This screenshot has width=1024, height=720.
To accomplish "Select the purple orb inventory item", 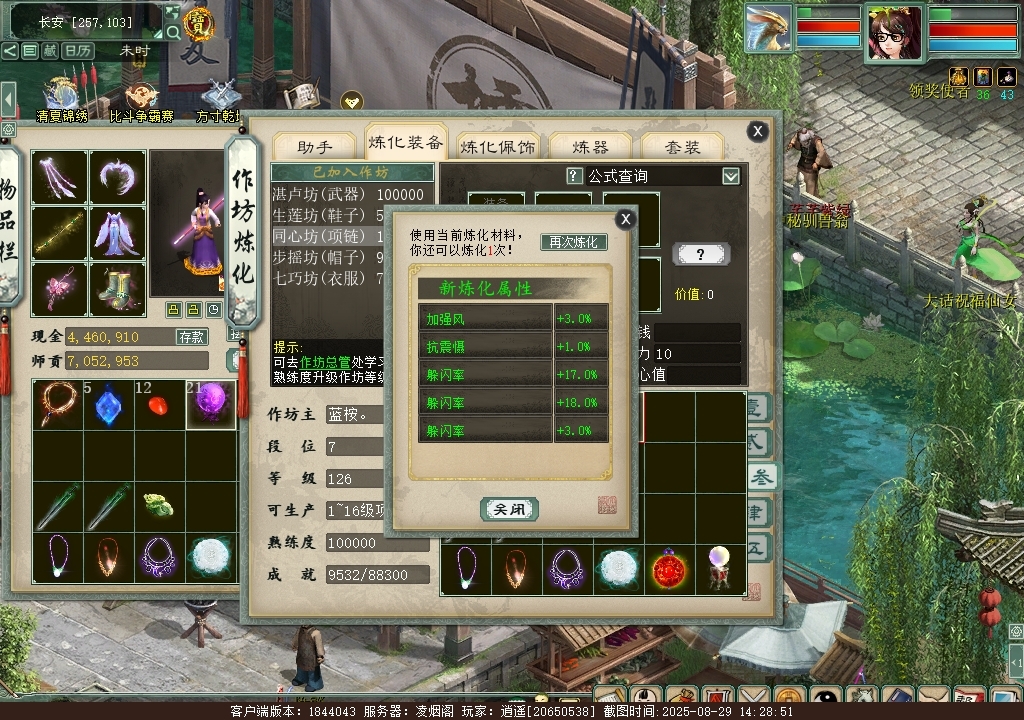I will [x=212, y=405].
